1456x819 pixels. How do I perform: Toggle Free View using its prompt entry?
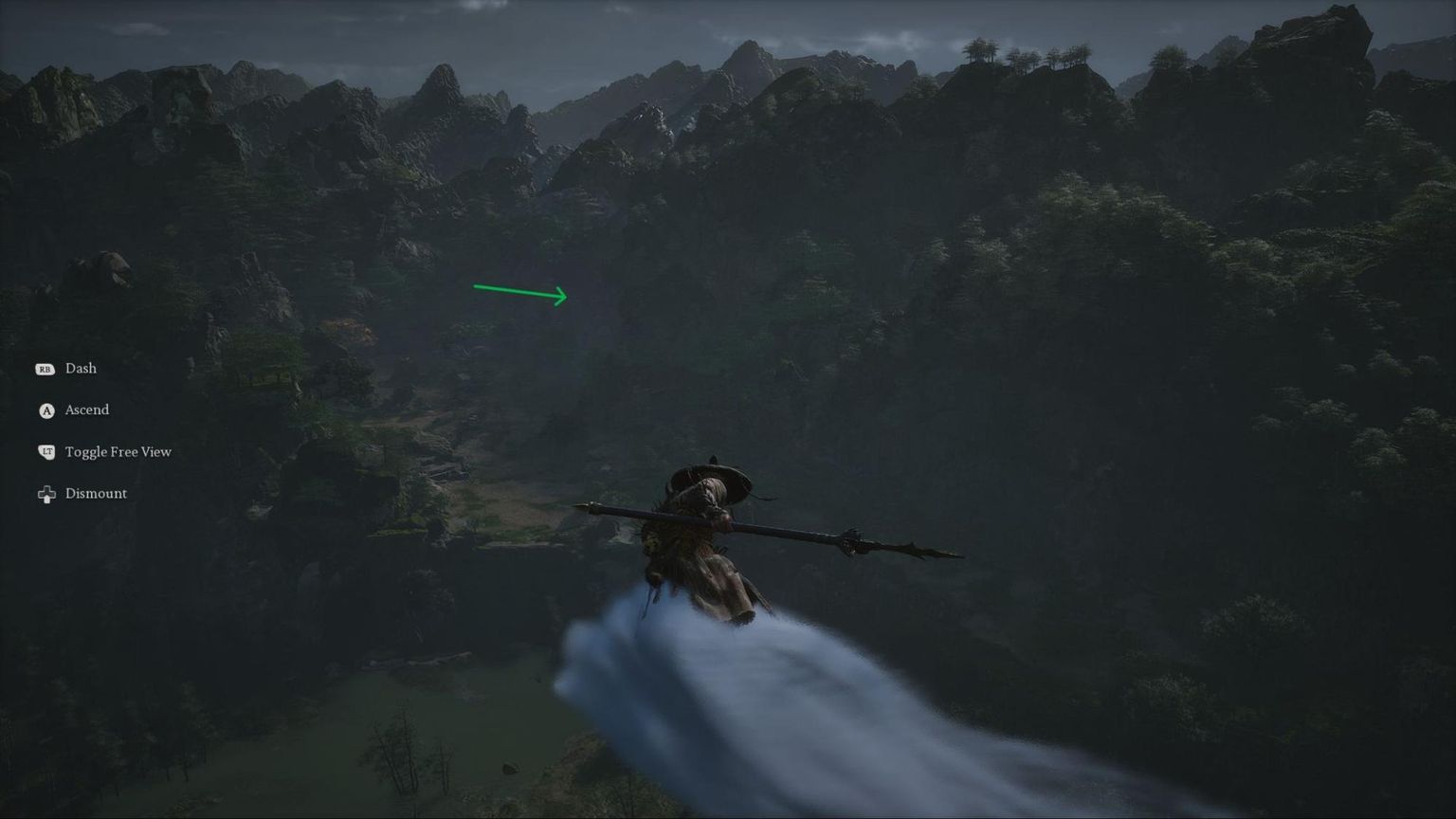click(x=118, y=452)
